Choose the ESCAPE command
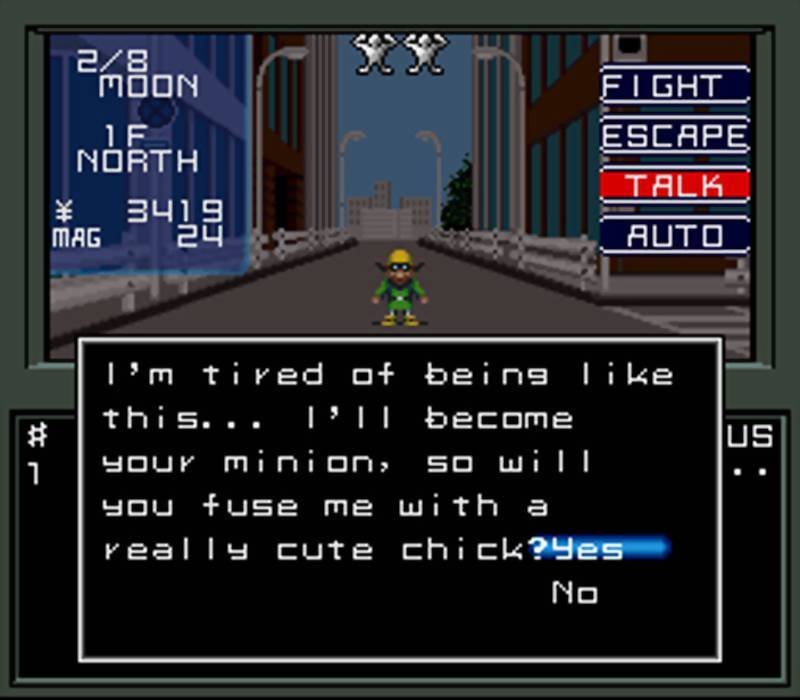This screenshot has height=700, width=800. 675,135
